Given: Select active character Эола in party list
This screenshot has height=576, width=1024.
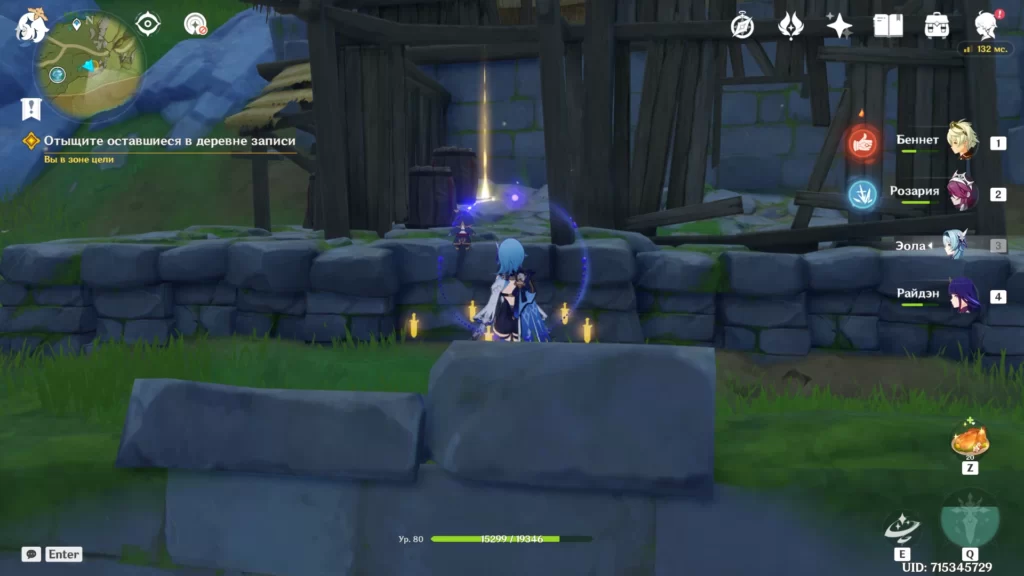Looking at the screenshot, I should [958, 244].
